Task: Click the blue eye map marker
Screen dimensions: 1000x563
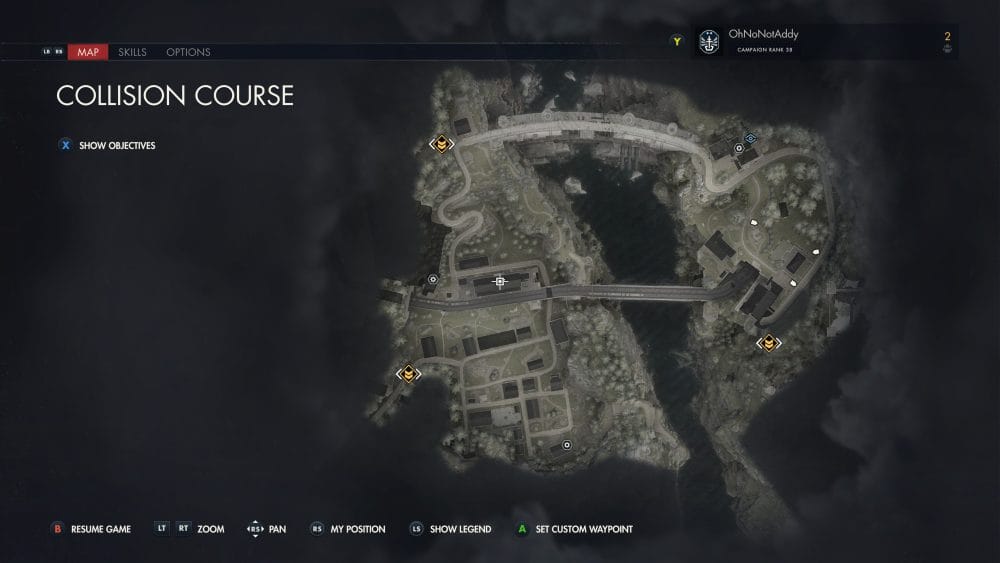Action: [x=751, y=138]
